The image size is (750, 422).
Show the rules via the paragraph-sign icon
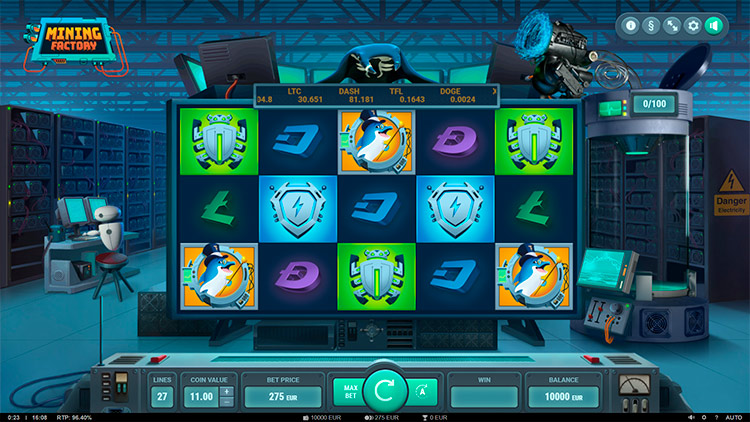pyautogui.click(x=653, y=25)
